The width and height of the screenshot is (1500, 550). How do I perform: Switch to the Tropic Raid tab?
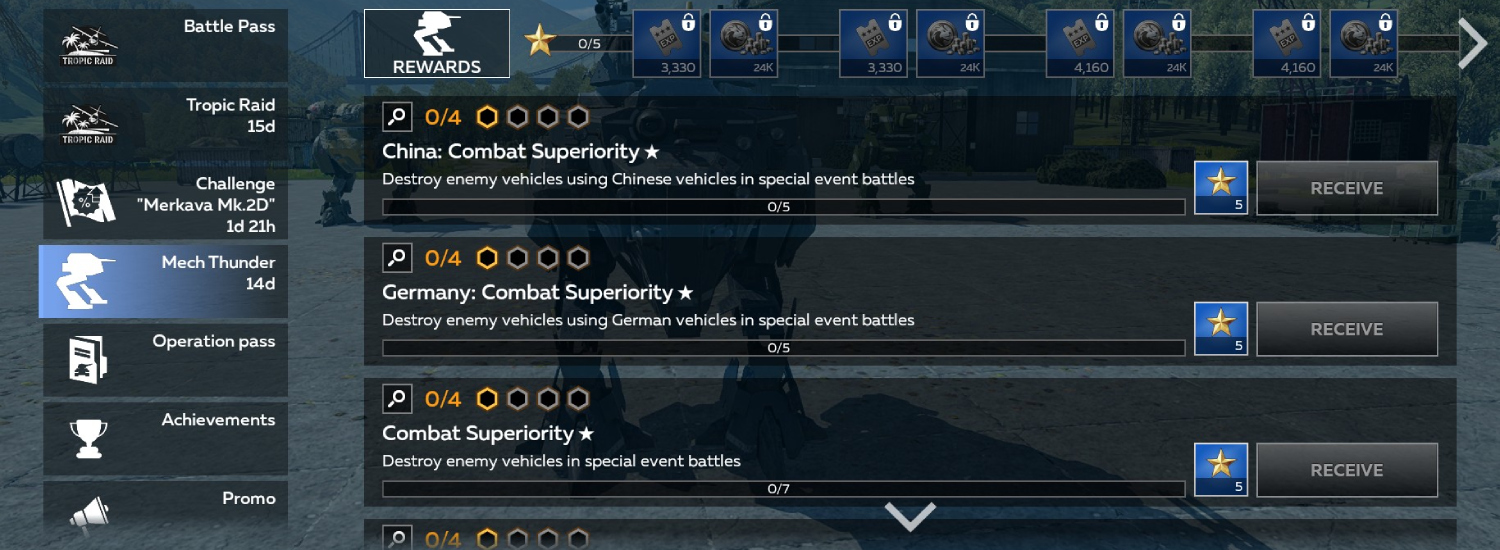pos(165,123)
